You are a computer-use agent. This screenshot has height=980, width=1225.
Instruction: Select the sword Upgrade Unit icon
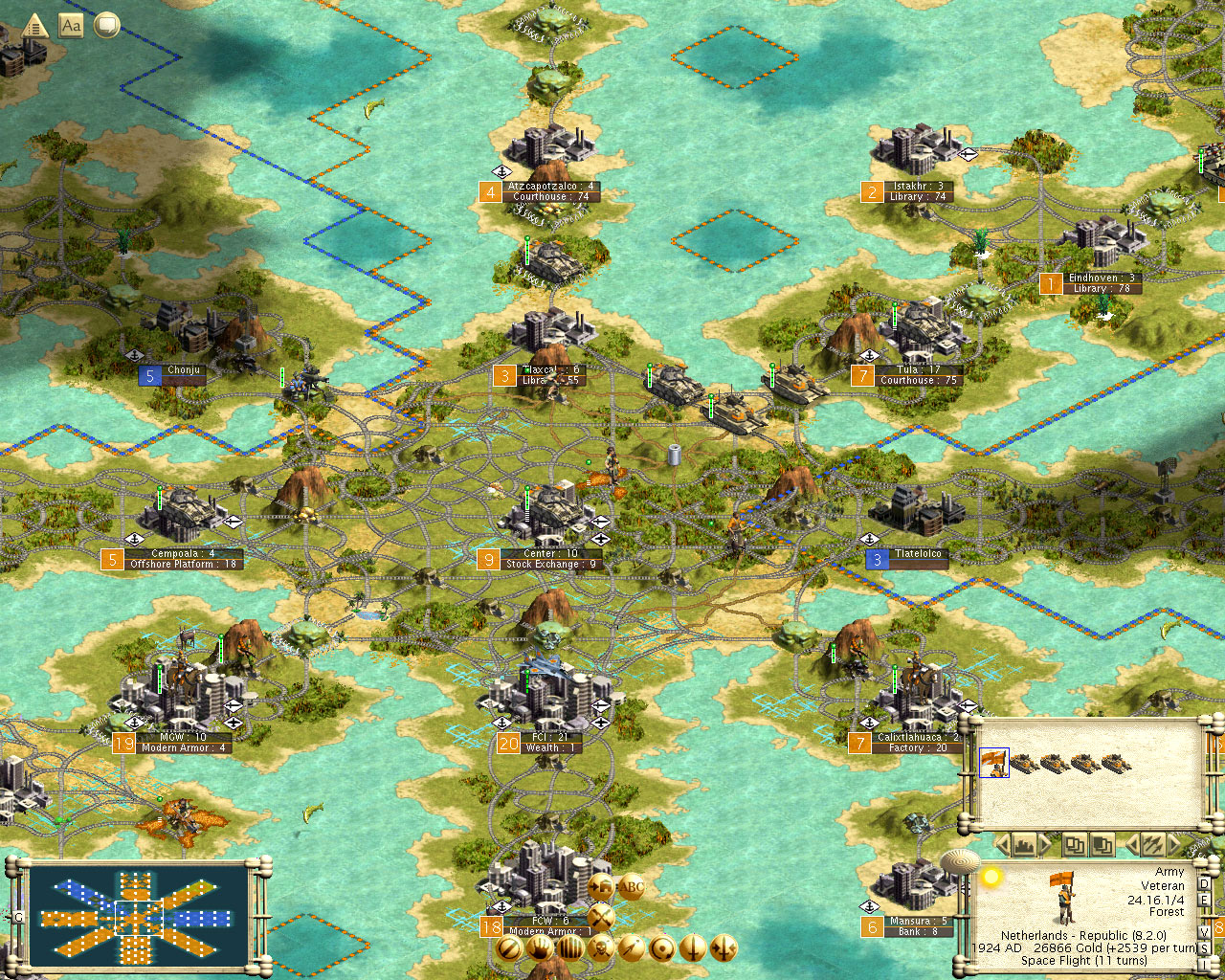[x=692, y=947]
